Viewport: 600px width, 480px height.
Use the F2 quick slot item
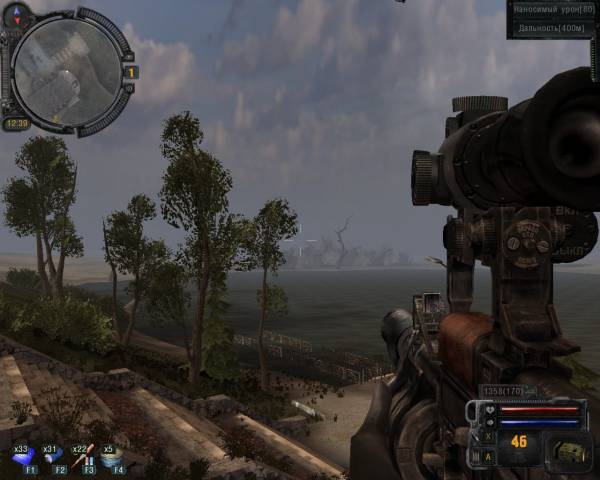(x=52, y=458)
